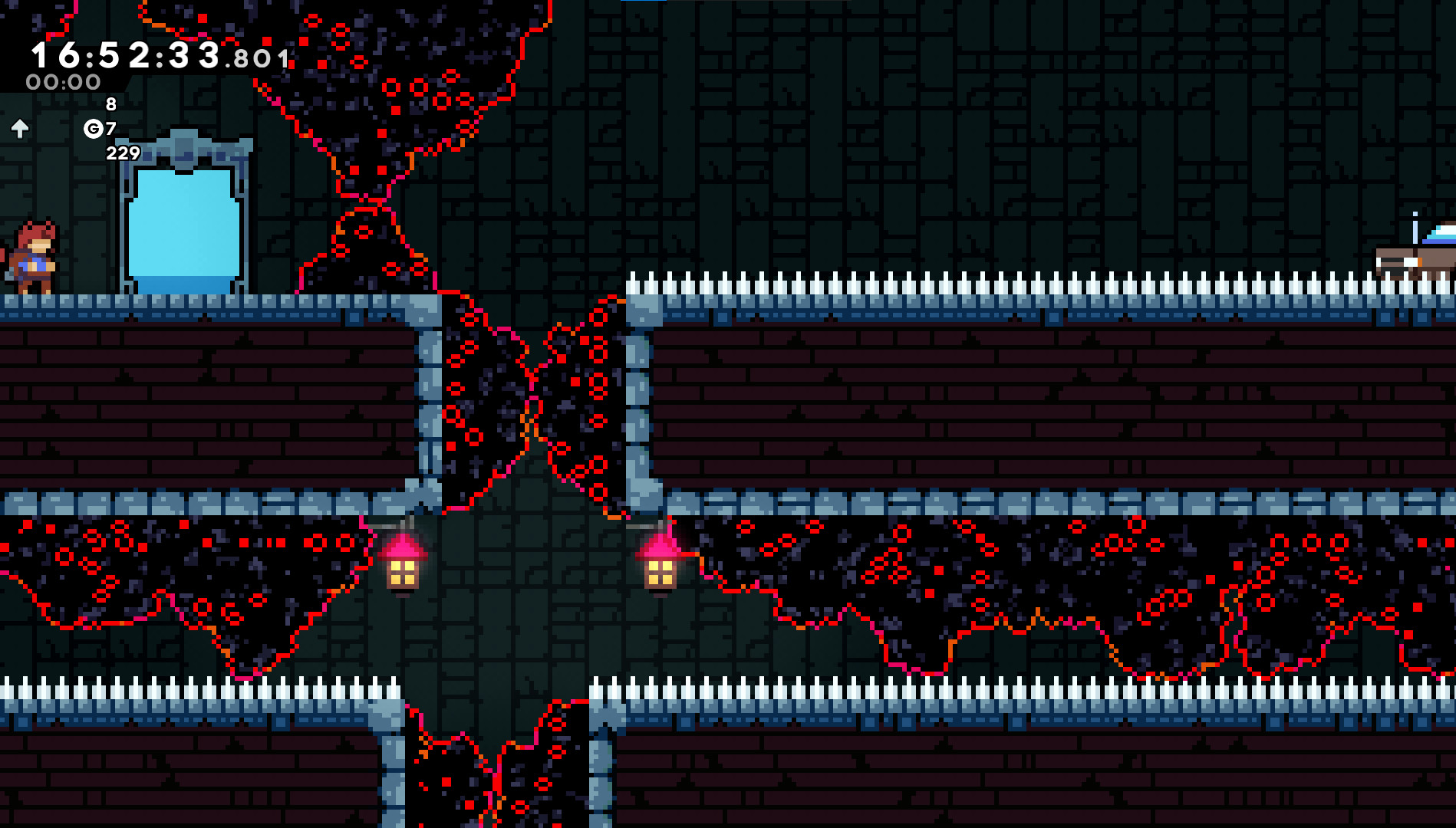The height and width of the screenshot is (828, 1456).
Task: Click the blue magic mirror portal
Action: point(184,222)
